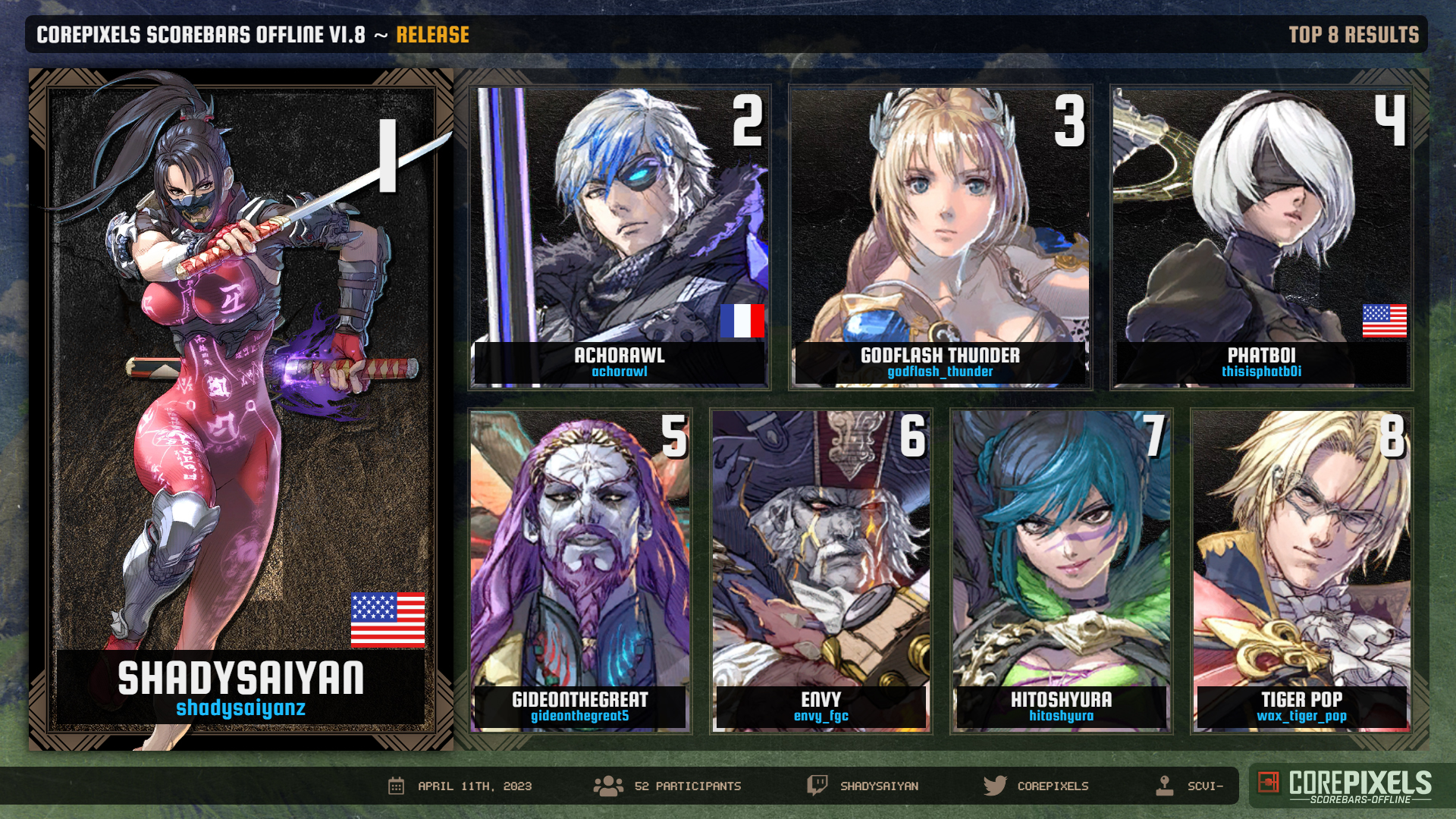Pick the GIDEONTHEGREAT fifth-place card
The image size is (1456, 819).
coord(580,570)
